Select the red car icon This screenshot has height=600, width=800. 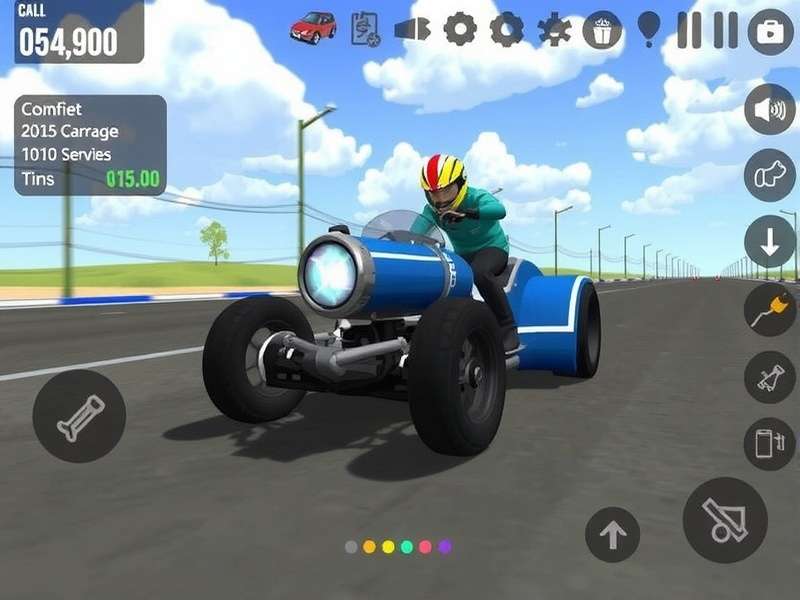coord(313,27)
